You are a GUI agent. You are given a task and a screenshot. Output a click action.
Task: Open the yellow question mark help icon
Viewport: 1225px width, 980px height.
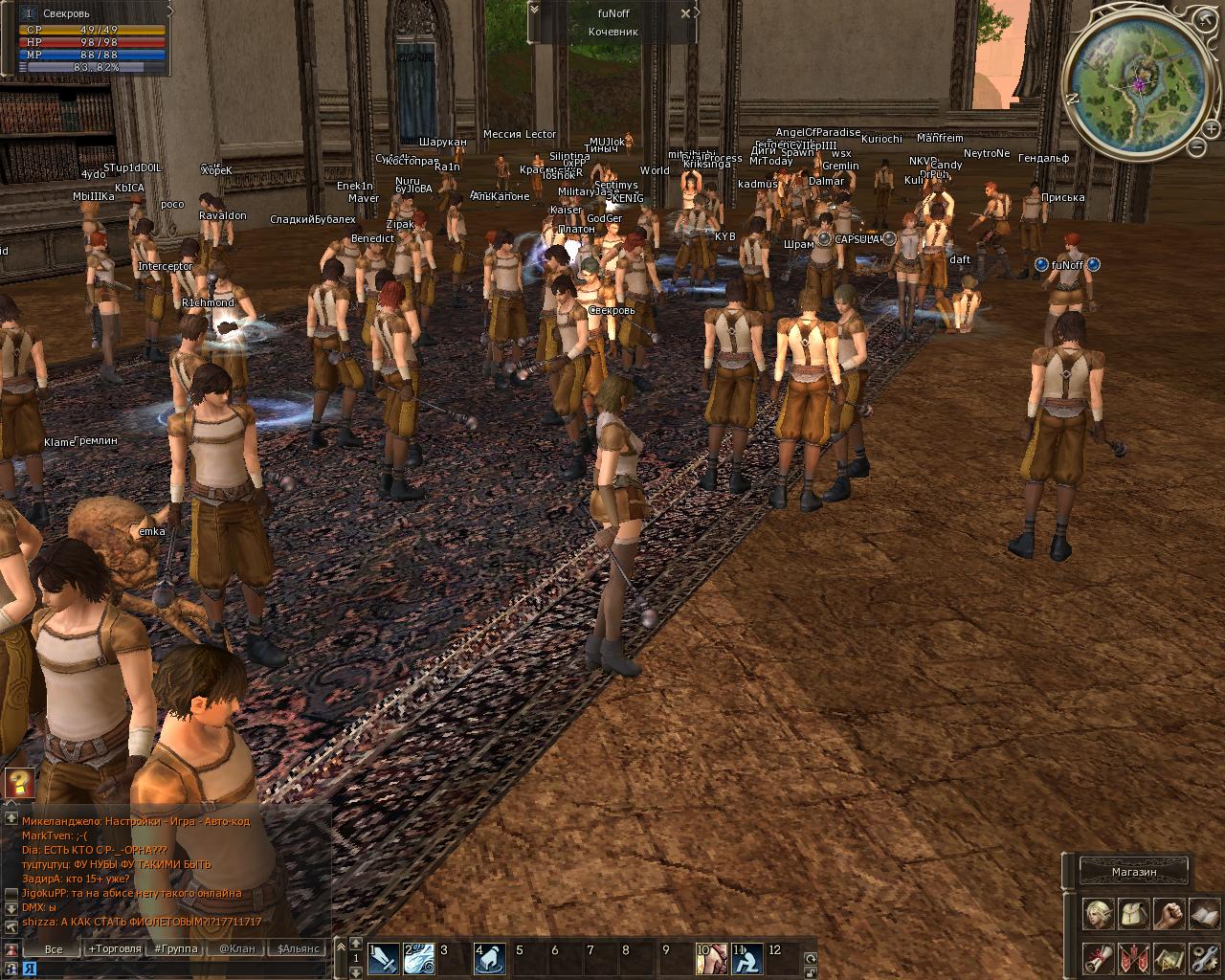tap(19, 783)
